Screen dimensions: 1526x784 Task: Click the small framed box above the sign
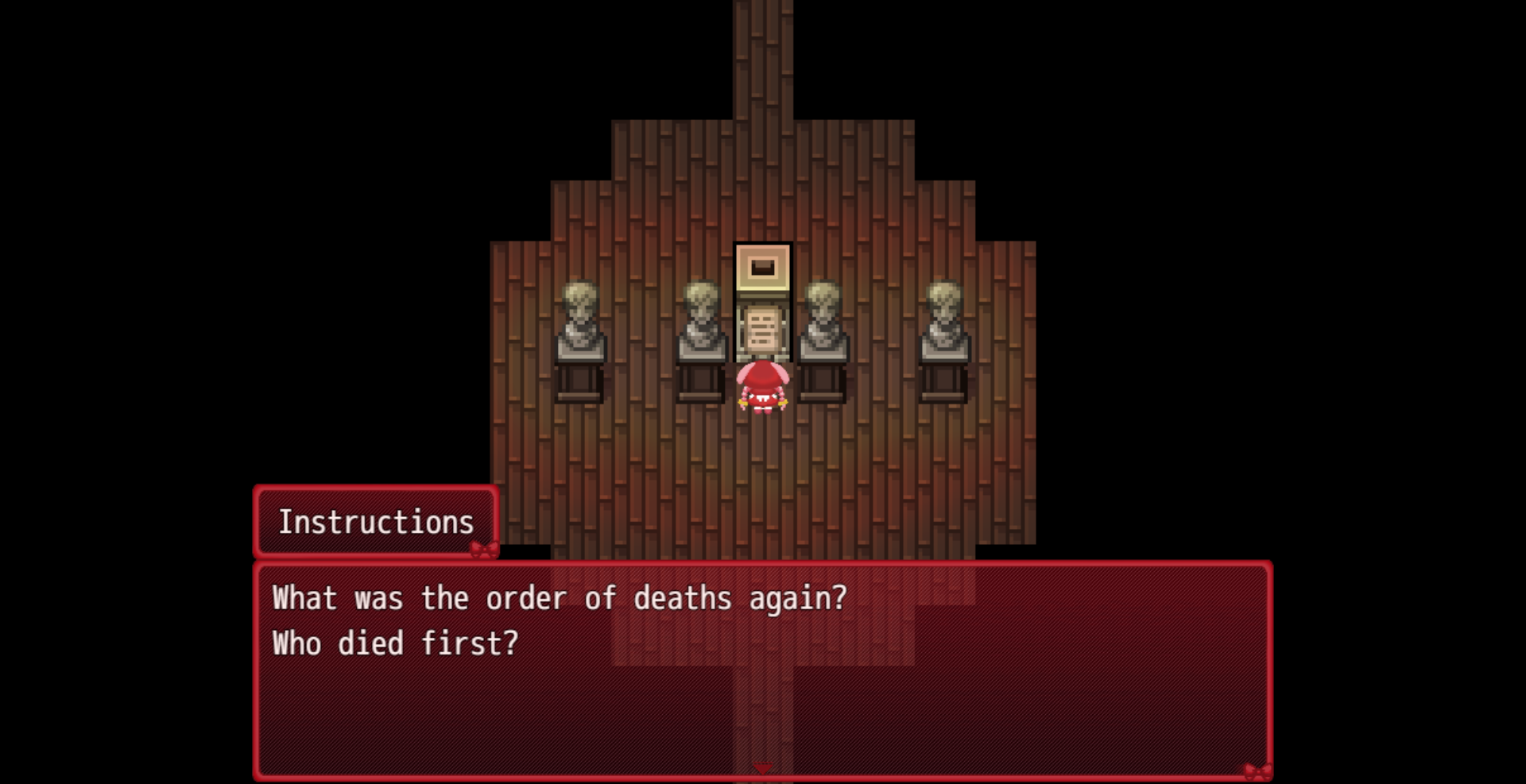(x=761, y=266)
